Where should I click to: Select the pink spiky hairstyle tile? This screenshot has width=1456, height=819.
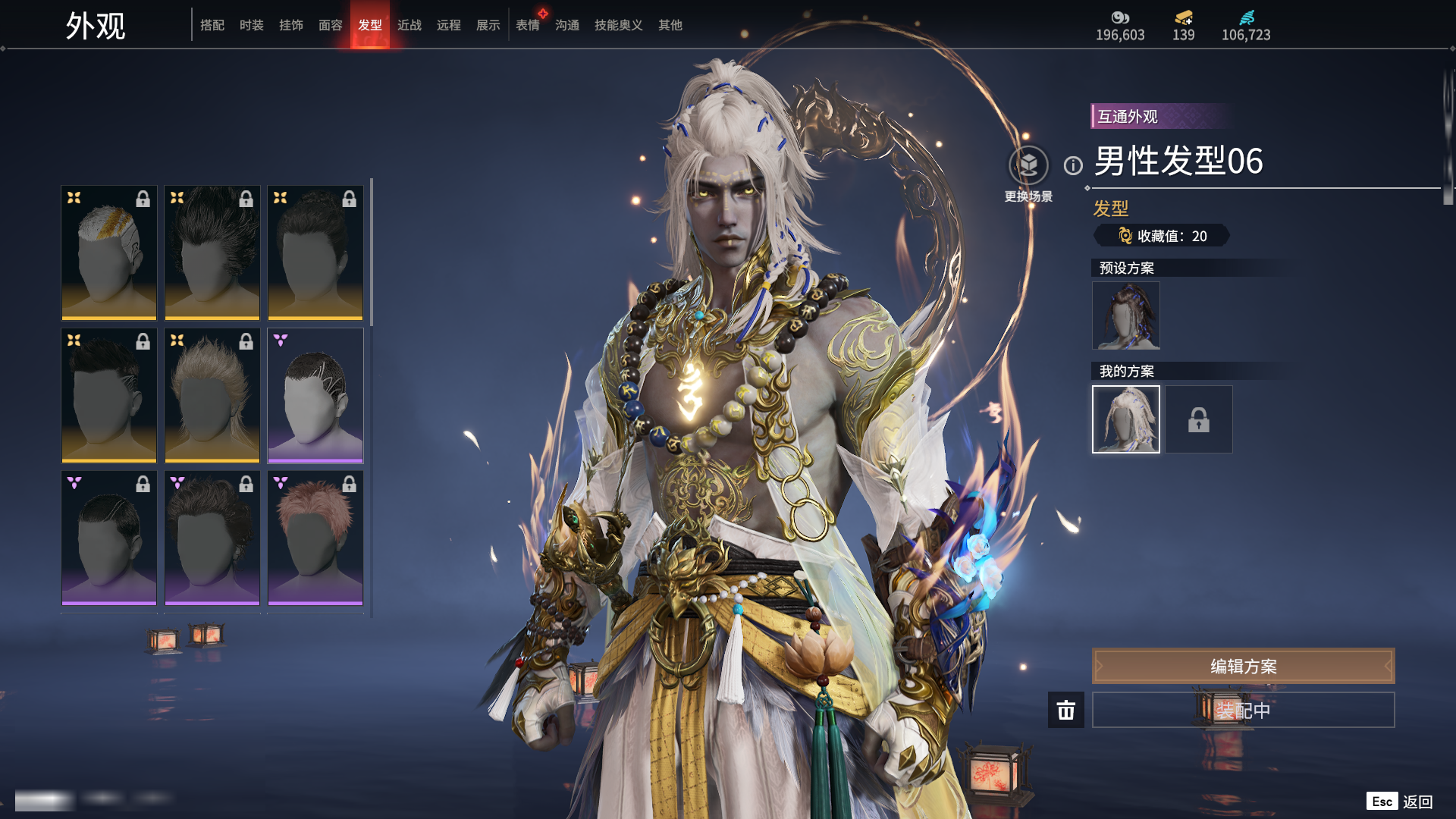pyautogui.click(x=315, y=538)
